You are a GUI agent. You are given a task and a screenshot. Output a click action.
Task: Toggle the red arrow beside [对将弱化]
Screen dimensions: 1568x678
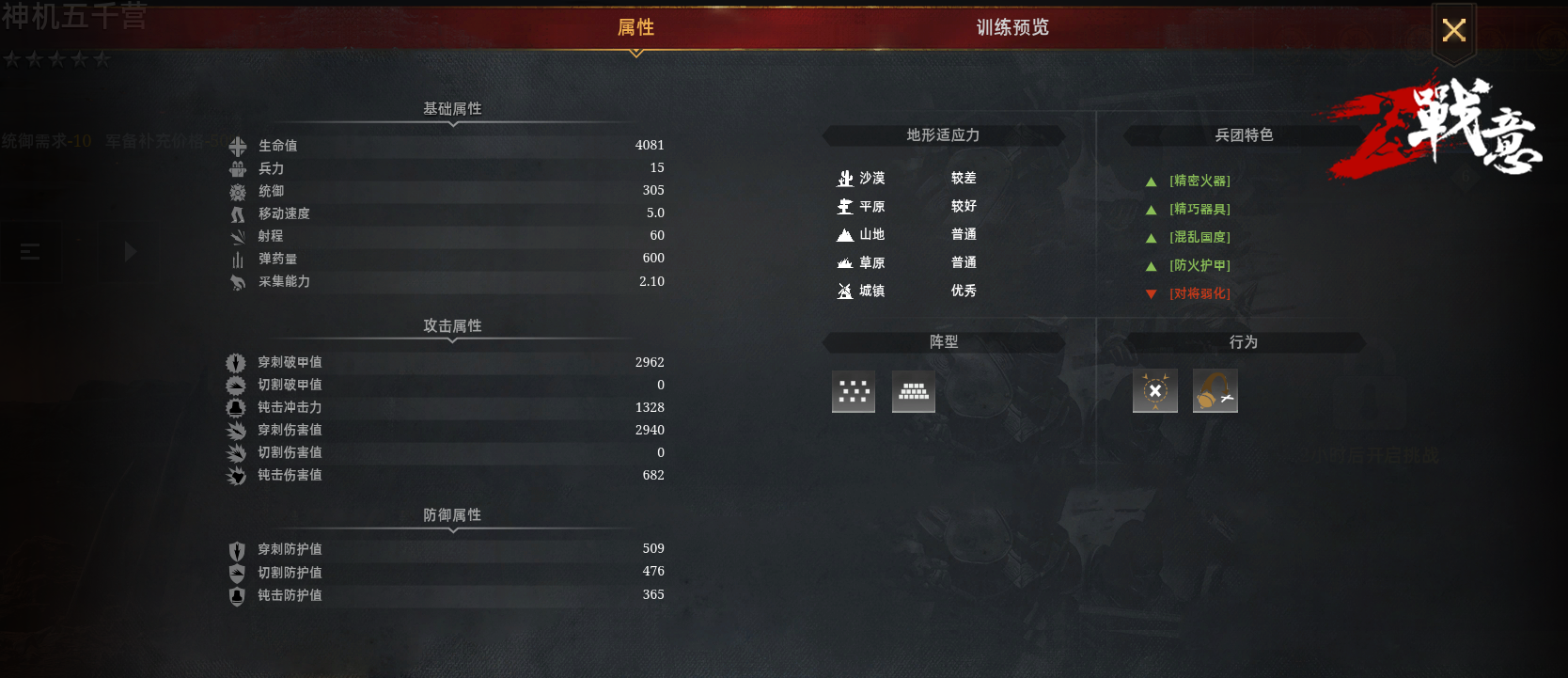pos(1151,293)
